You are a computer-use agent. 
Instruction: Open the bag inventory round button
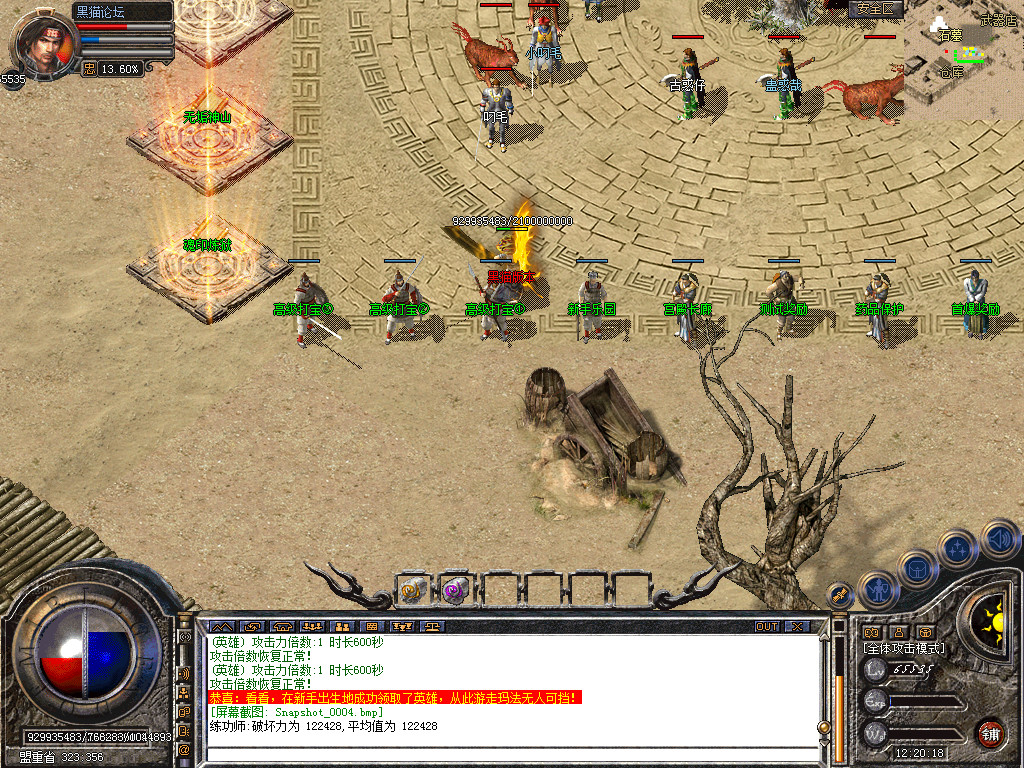917,568
